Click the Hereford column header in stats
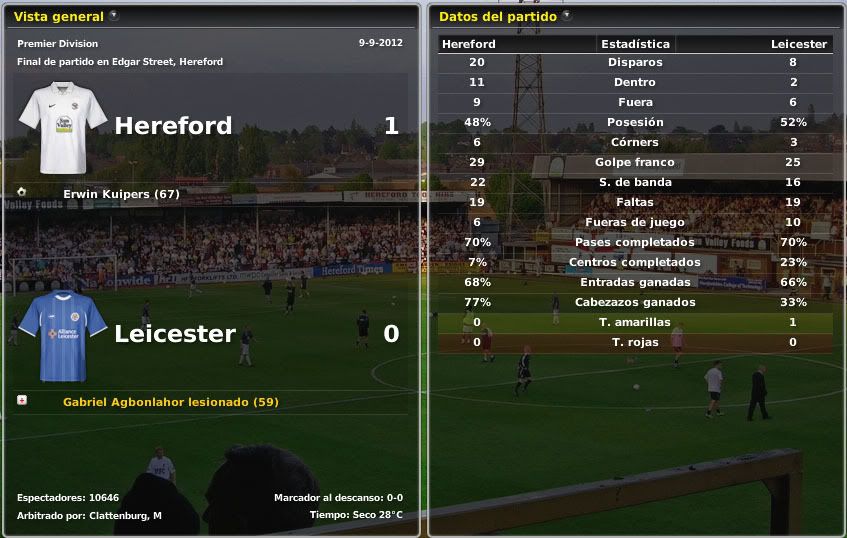The height and width of the screenshot is (538, 847). [x=468, y=44]
